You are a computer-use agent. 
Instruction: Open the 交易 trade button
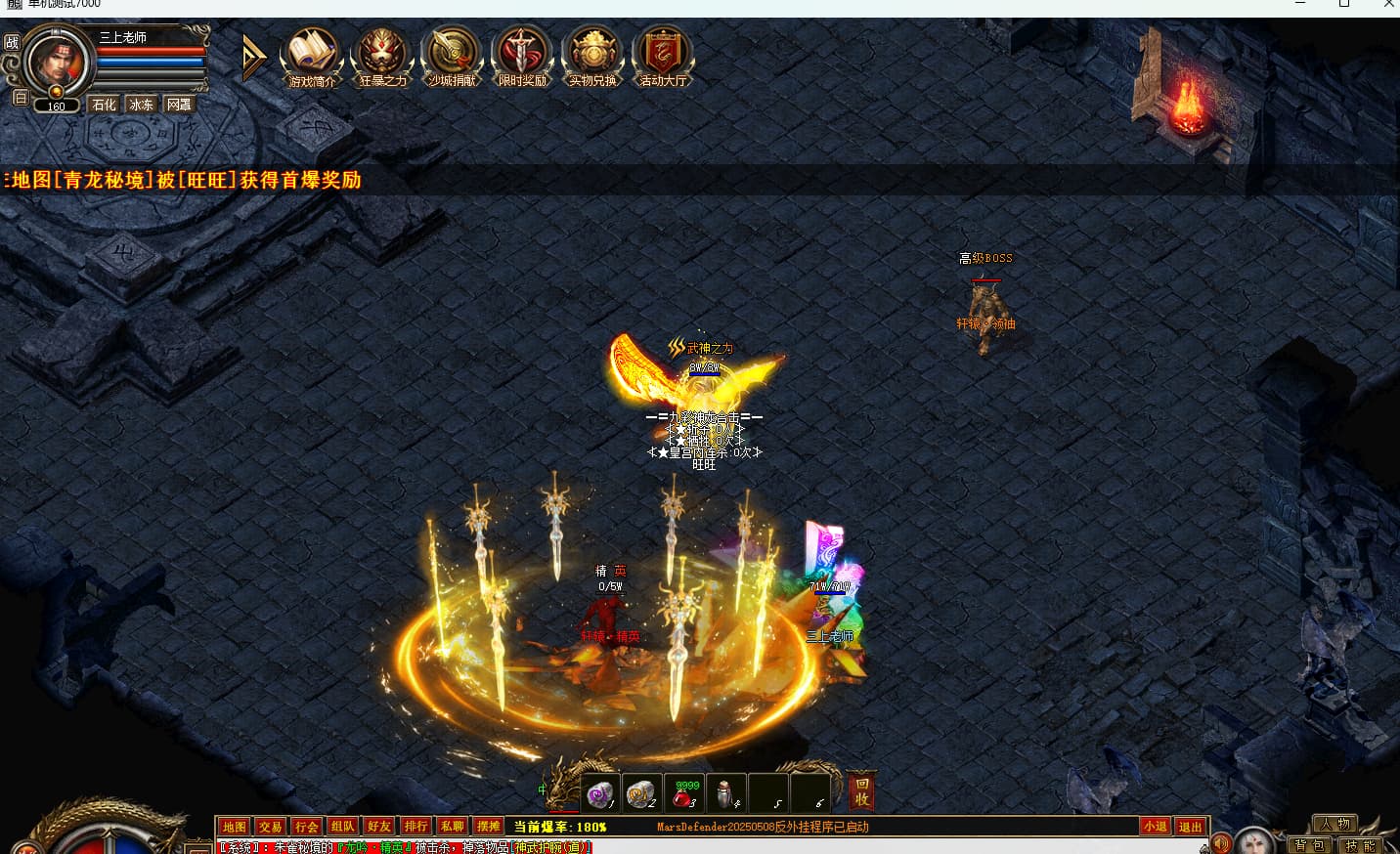(270, 827)
